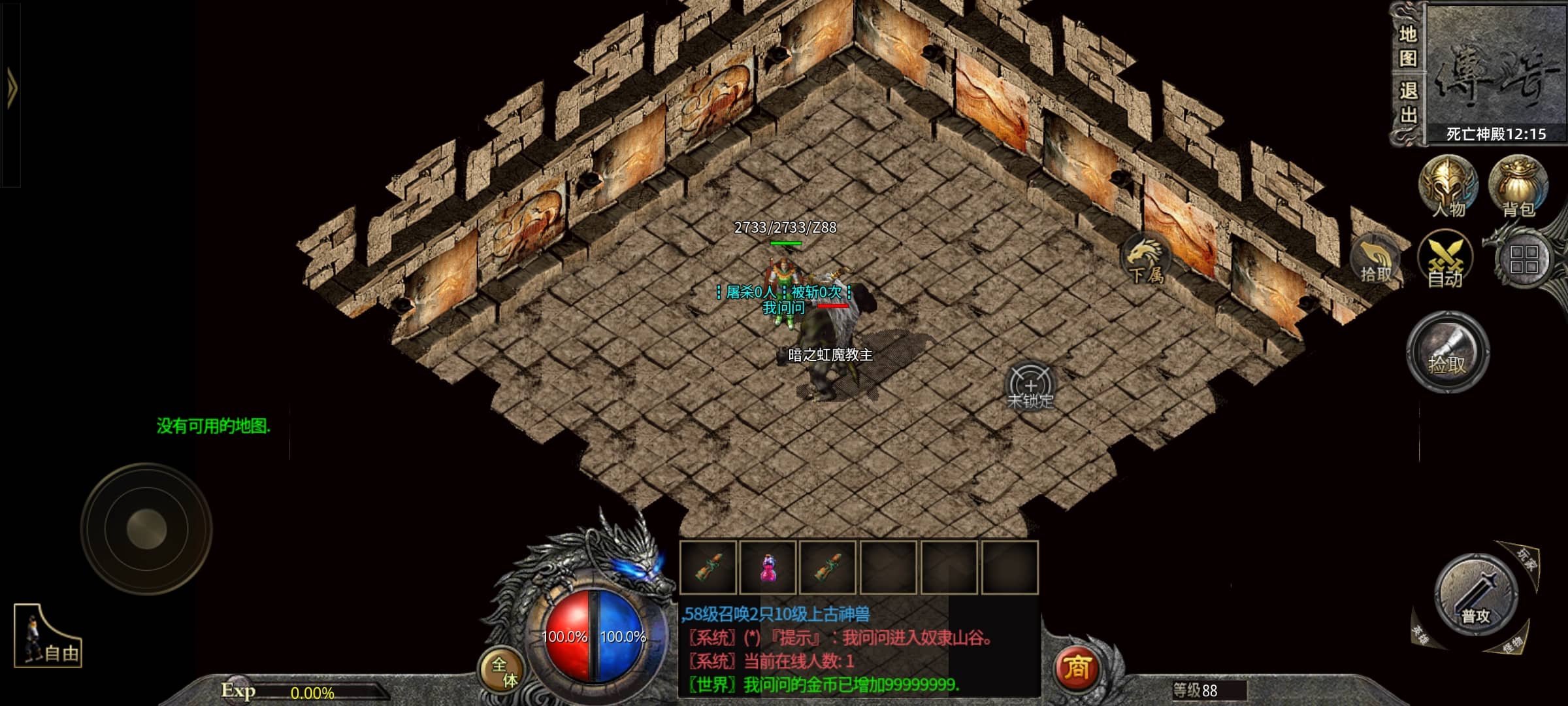Switch the 自由 attack mode button
The image size is (1568, 706).
coord(48,638)
